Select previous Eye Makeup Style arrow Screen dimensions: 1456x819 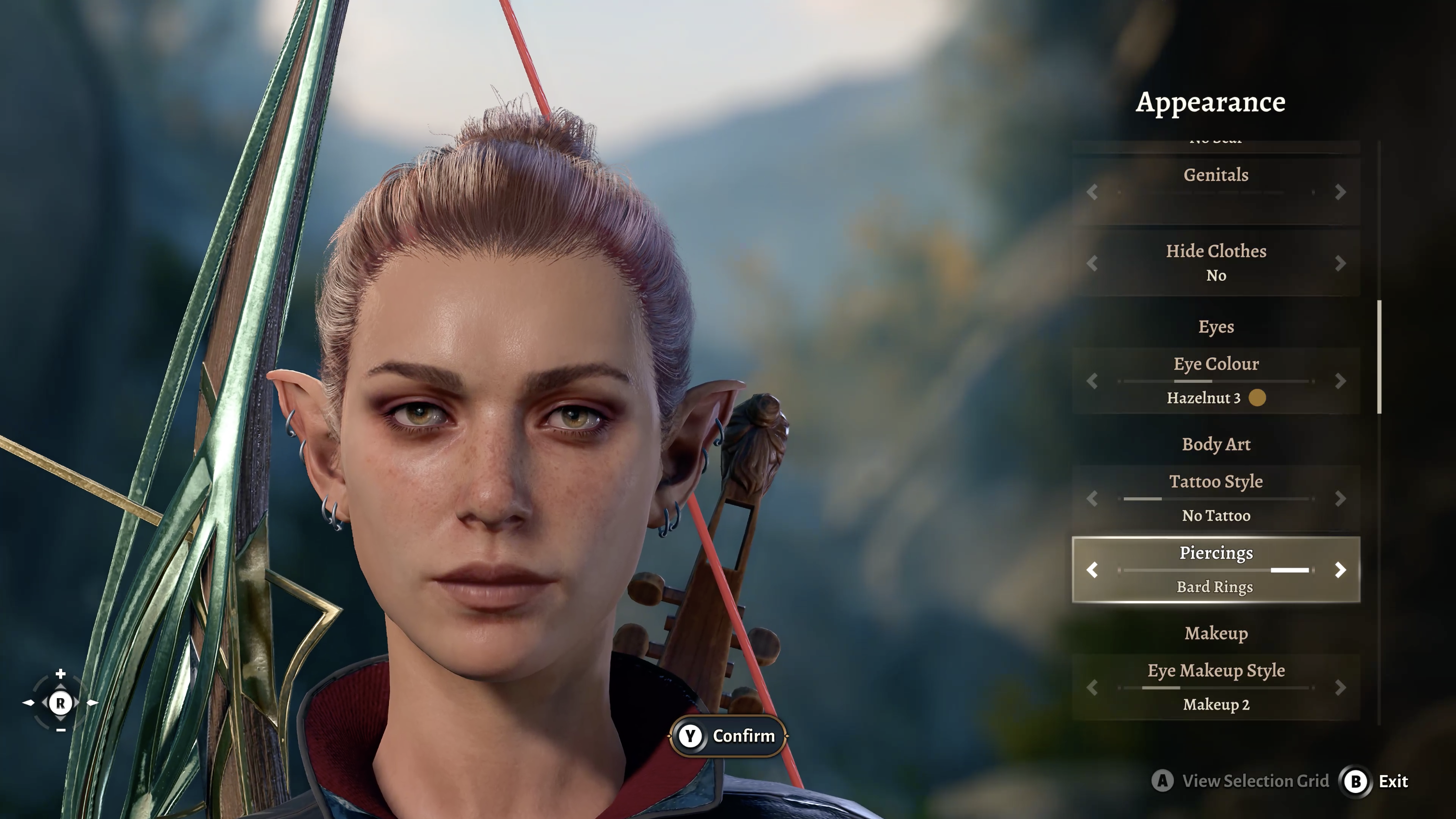pos(1092,687)
